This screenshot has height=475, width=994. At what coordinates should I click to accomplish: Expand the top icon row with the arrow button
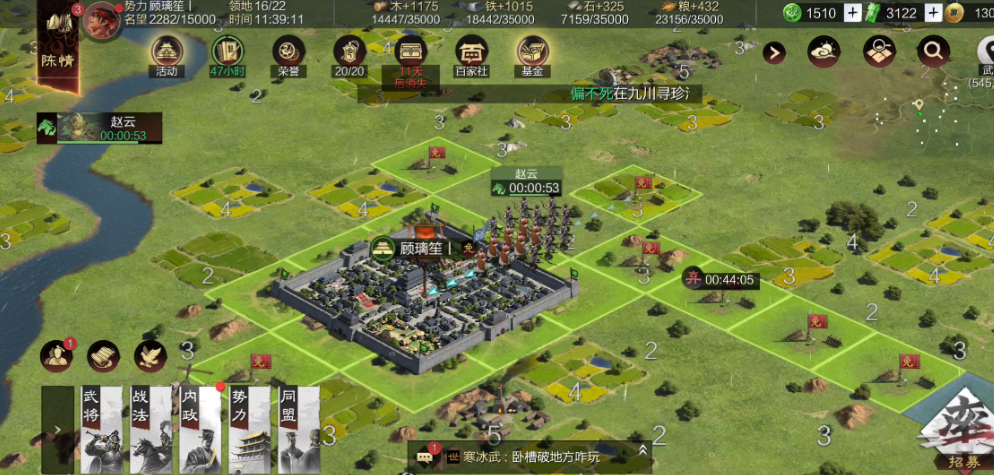[774, 53]
